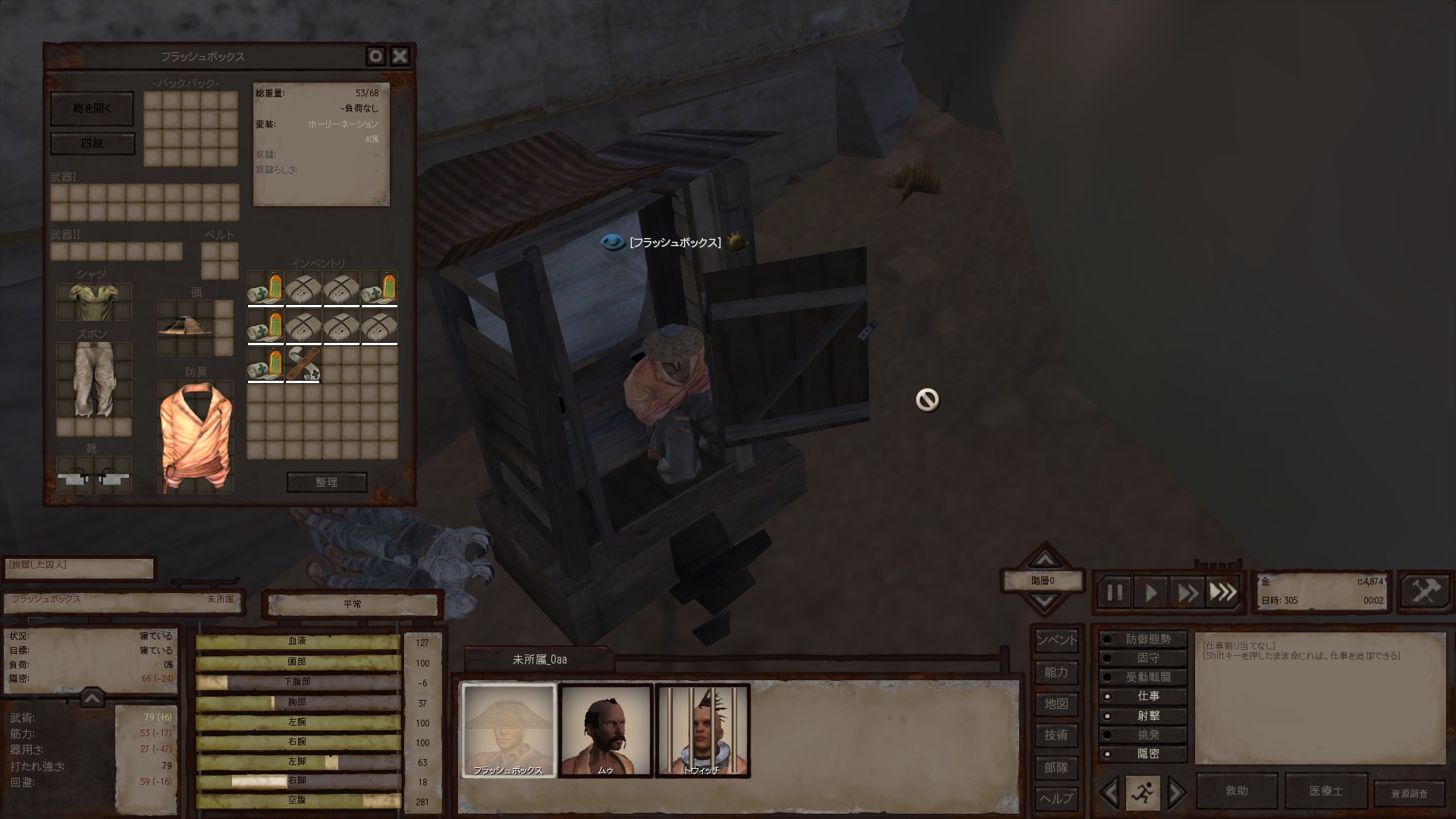
Task: Set game to fastest triple-arrow speed
Action: pyautogui.click(x=1222, y=592)
